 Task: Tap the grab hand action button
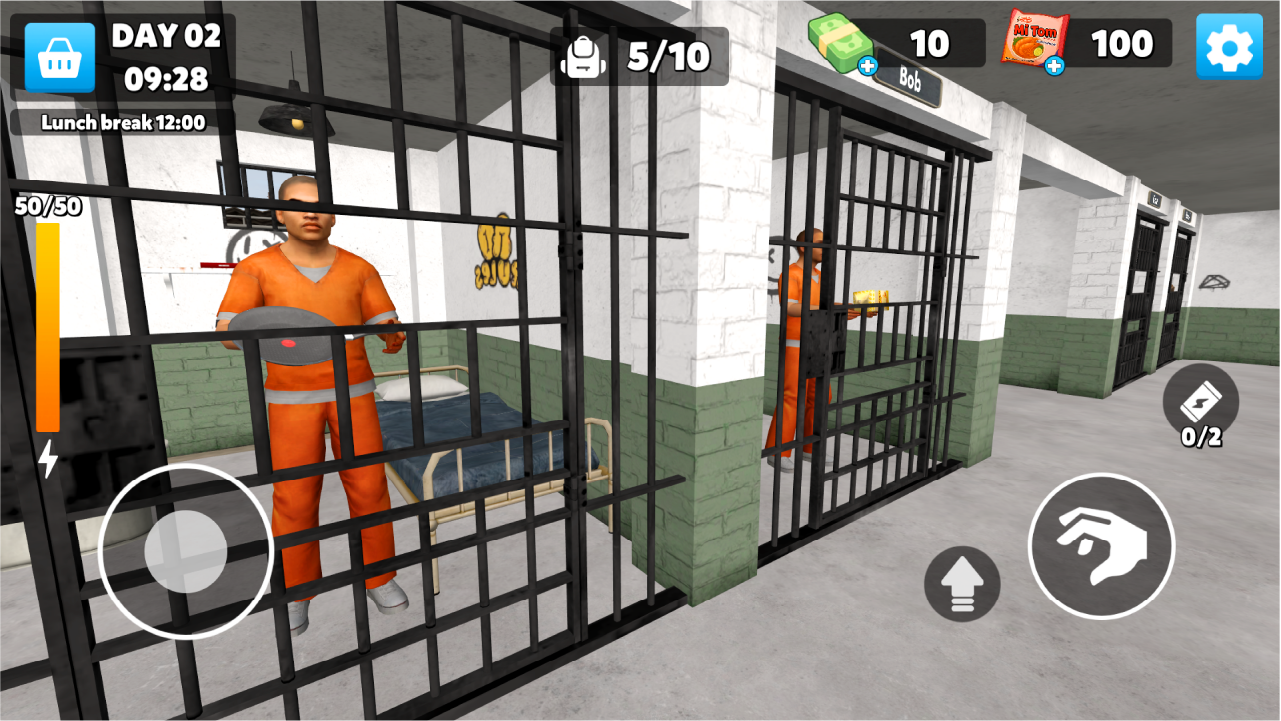1100,545
